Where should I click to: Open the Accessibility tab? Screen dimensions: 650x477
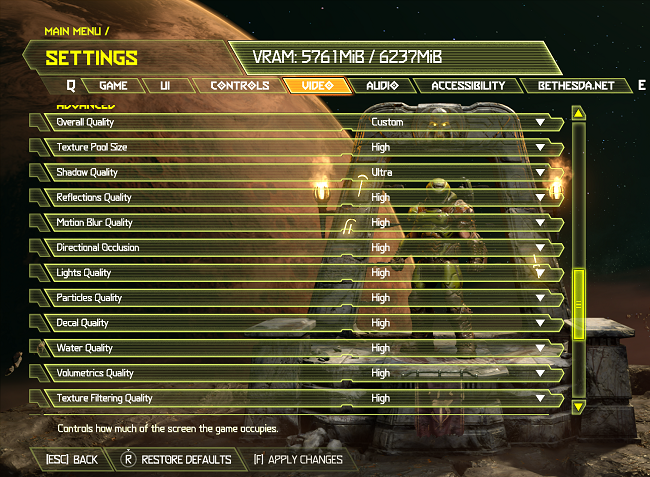tap(468, 86)
